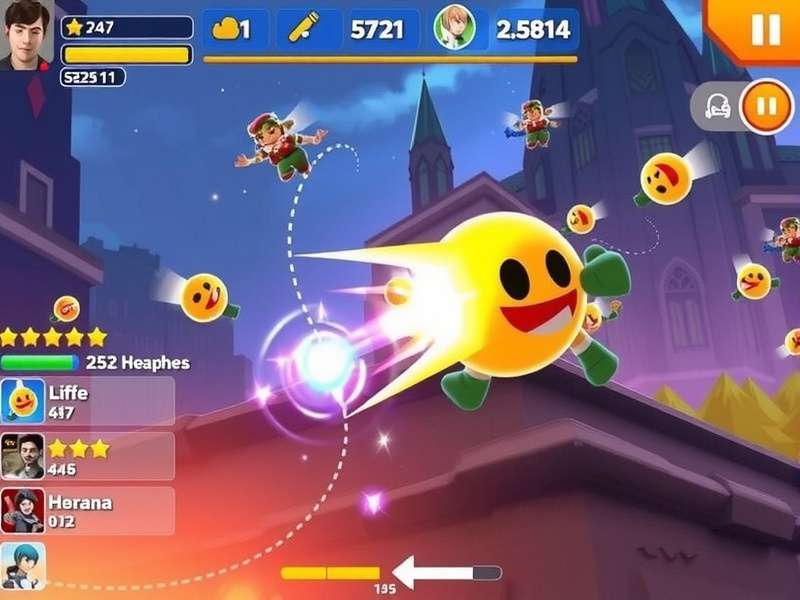Click the round orange pause button
800x600 pixels.
tap(766, 104)
